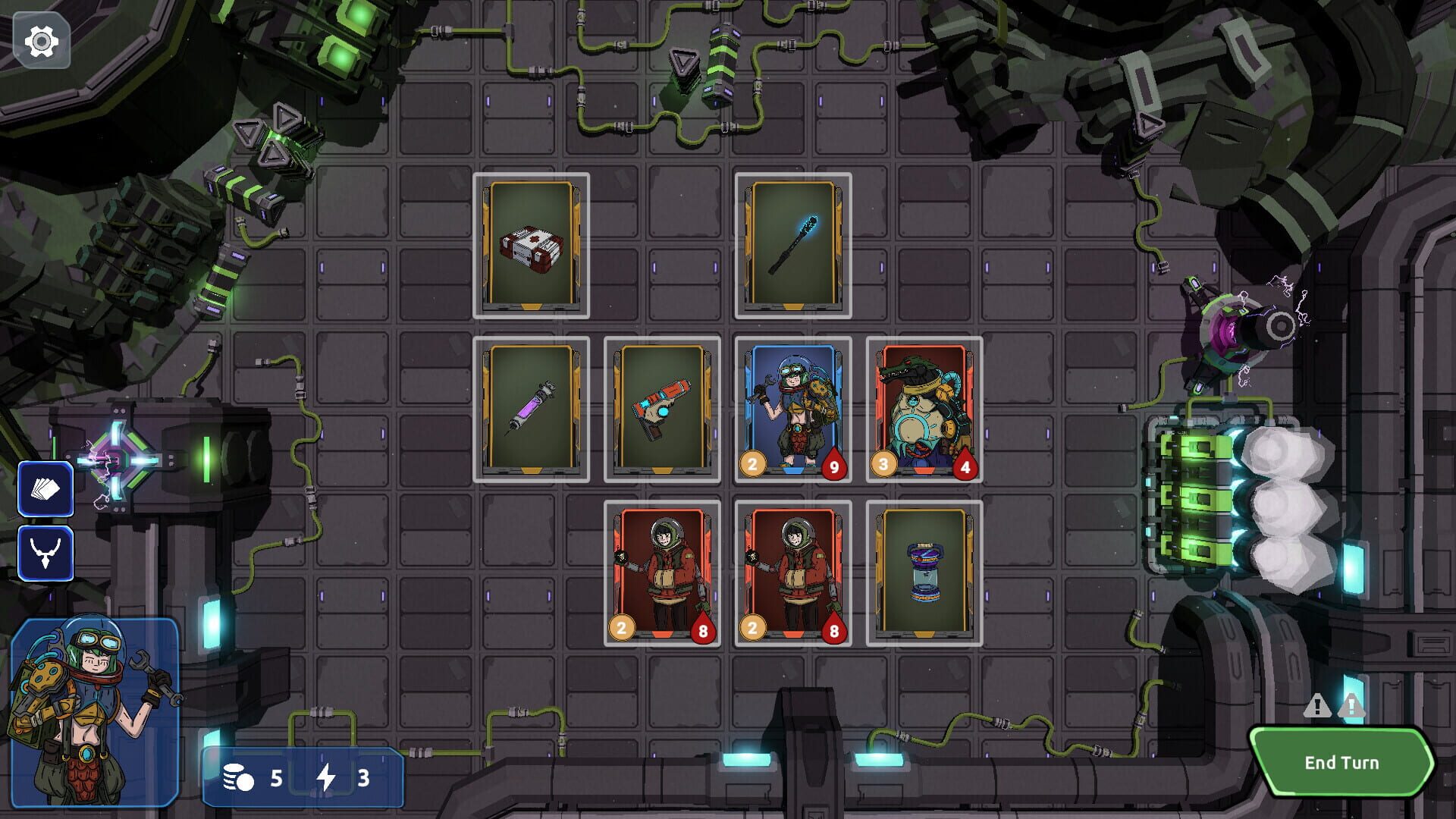Viewport: 1456px width, 819px height.
Task: Open the settings gear menu
Action: [x=42, y=42]
